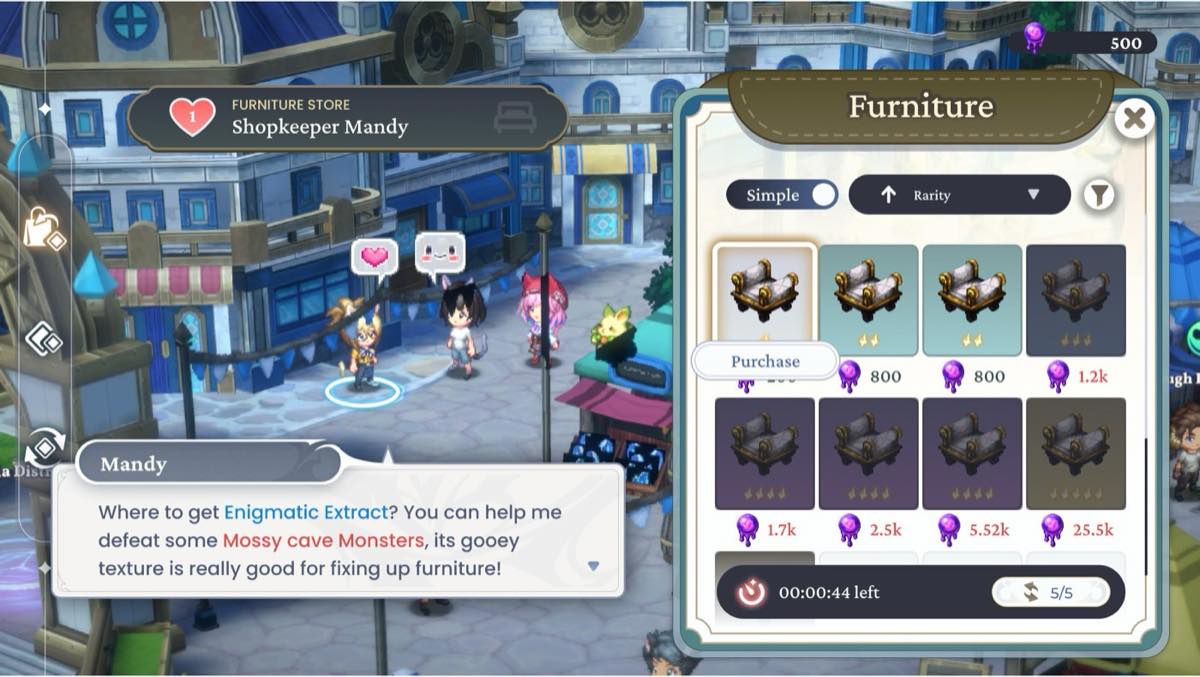Open the shopping bag icon in the sidebar
The image size is (1200, 677).
43,229
